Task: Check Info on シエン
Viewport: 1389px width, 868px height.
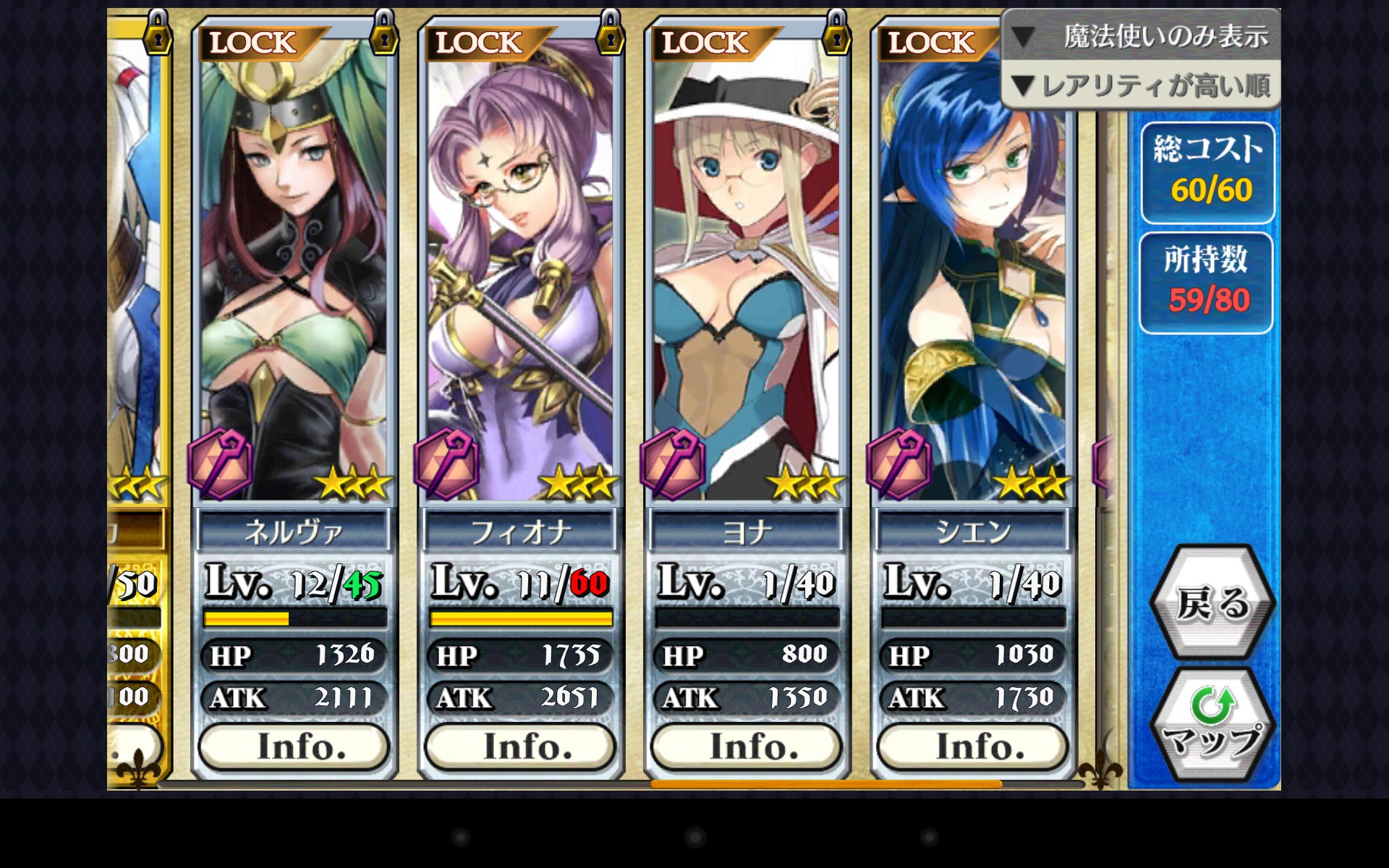Action: tap(972, 746)
